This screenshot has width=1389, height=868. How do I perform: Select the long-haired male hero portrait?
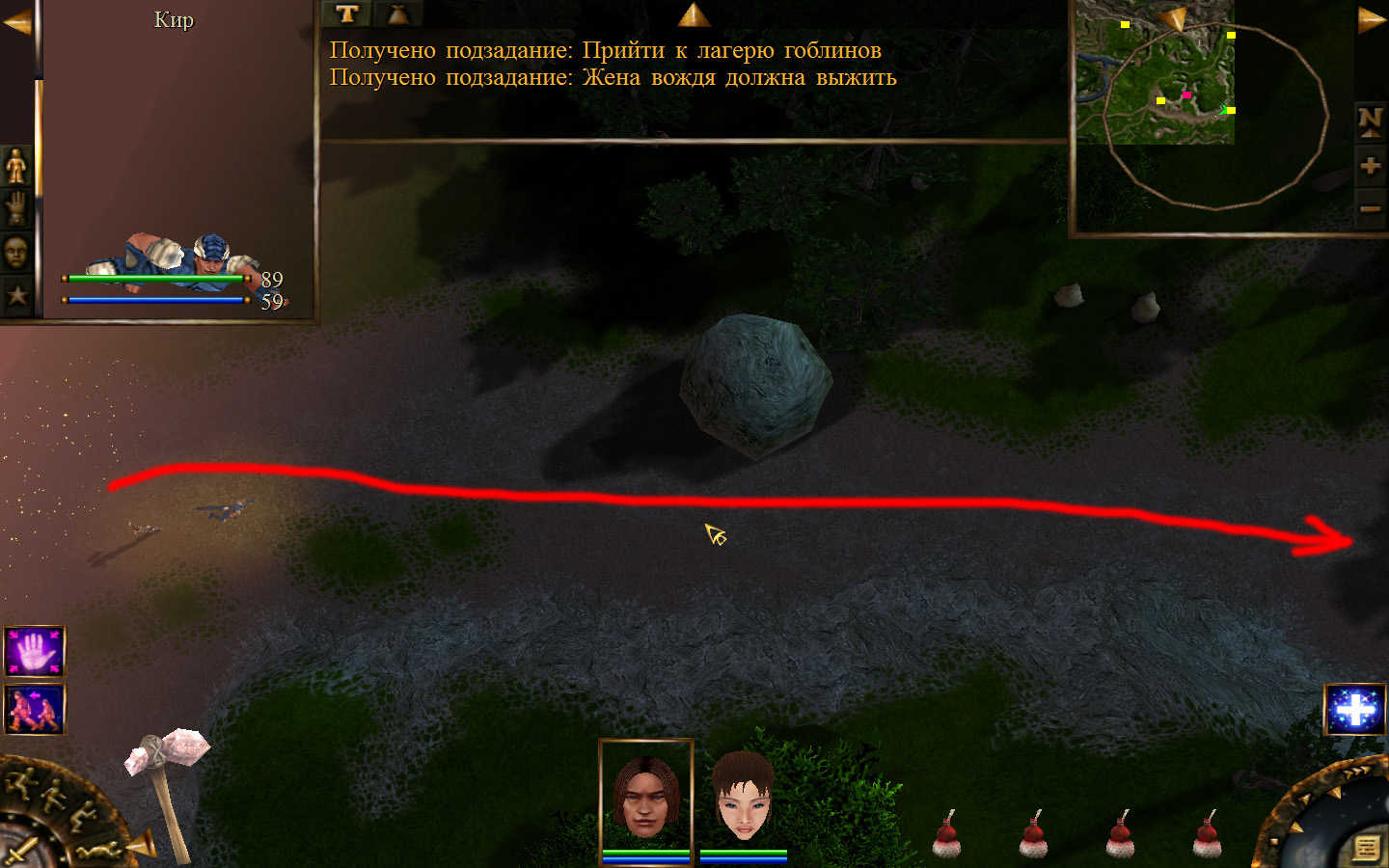[645, 797]
